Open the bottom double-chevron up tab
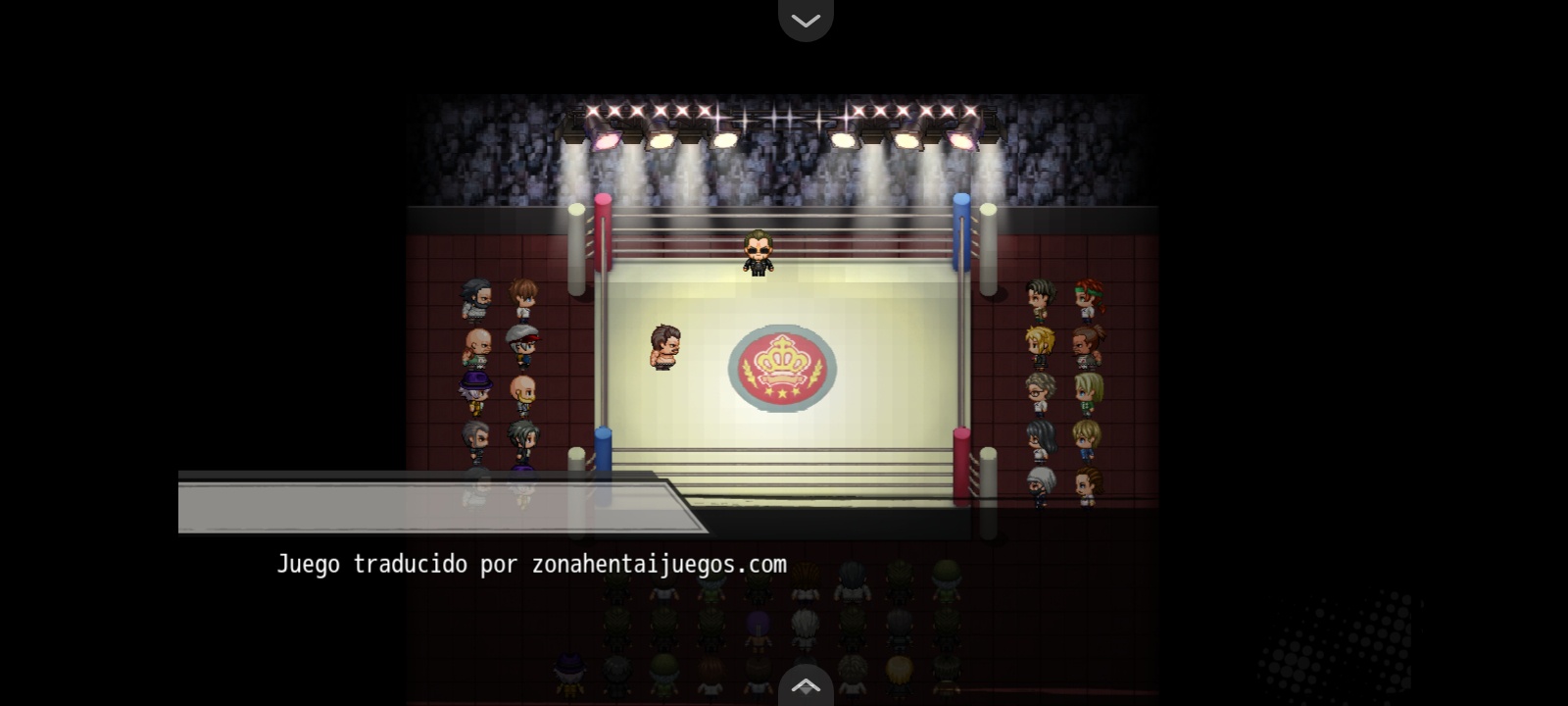 coord(806,686)
